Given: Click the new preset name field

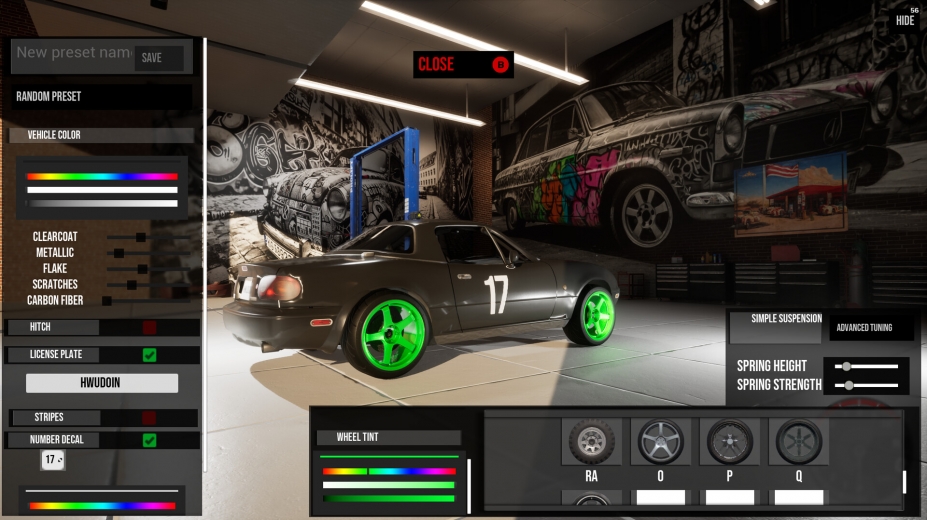Looking at the screenshot, I should coord(73,53).
